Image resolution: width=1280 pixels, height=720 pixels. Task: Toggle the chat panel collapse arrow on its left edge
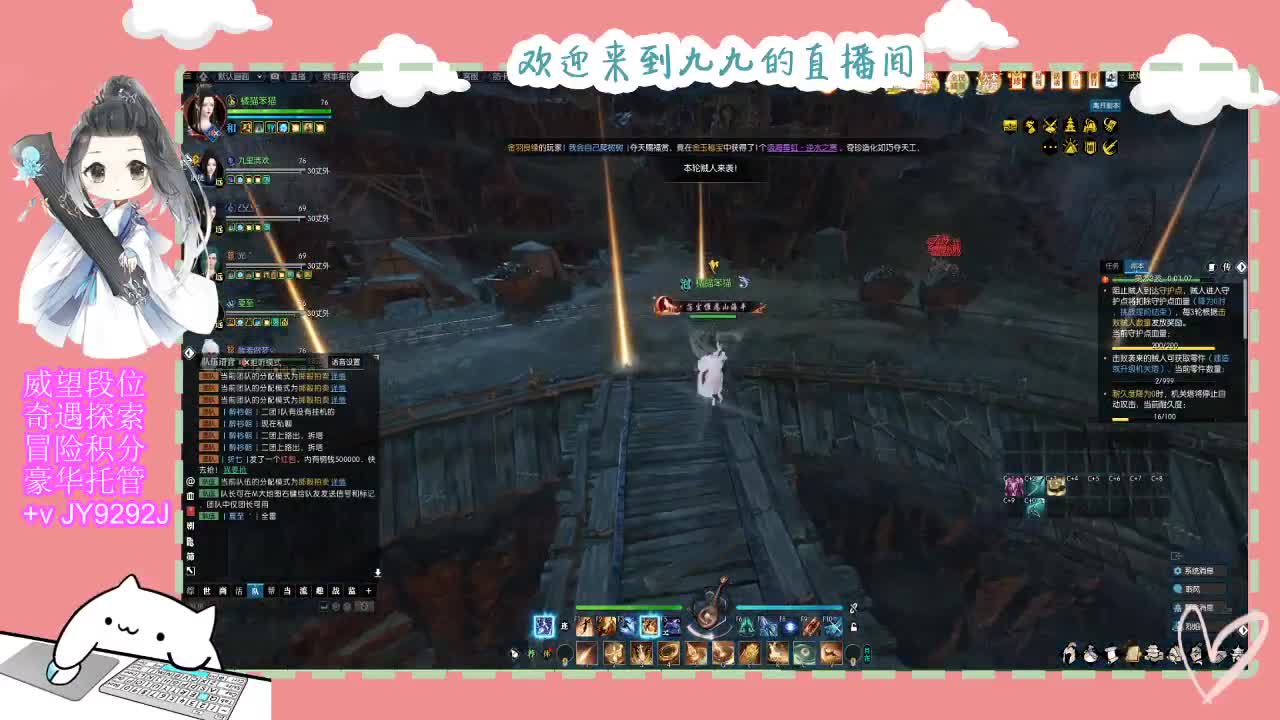point(187,353)
